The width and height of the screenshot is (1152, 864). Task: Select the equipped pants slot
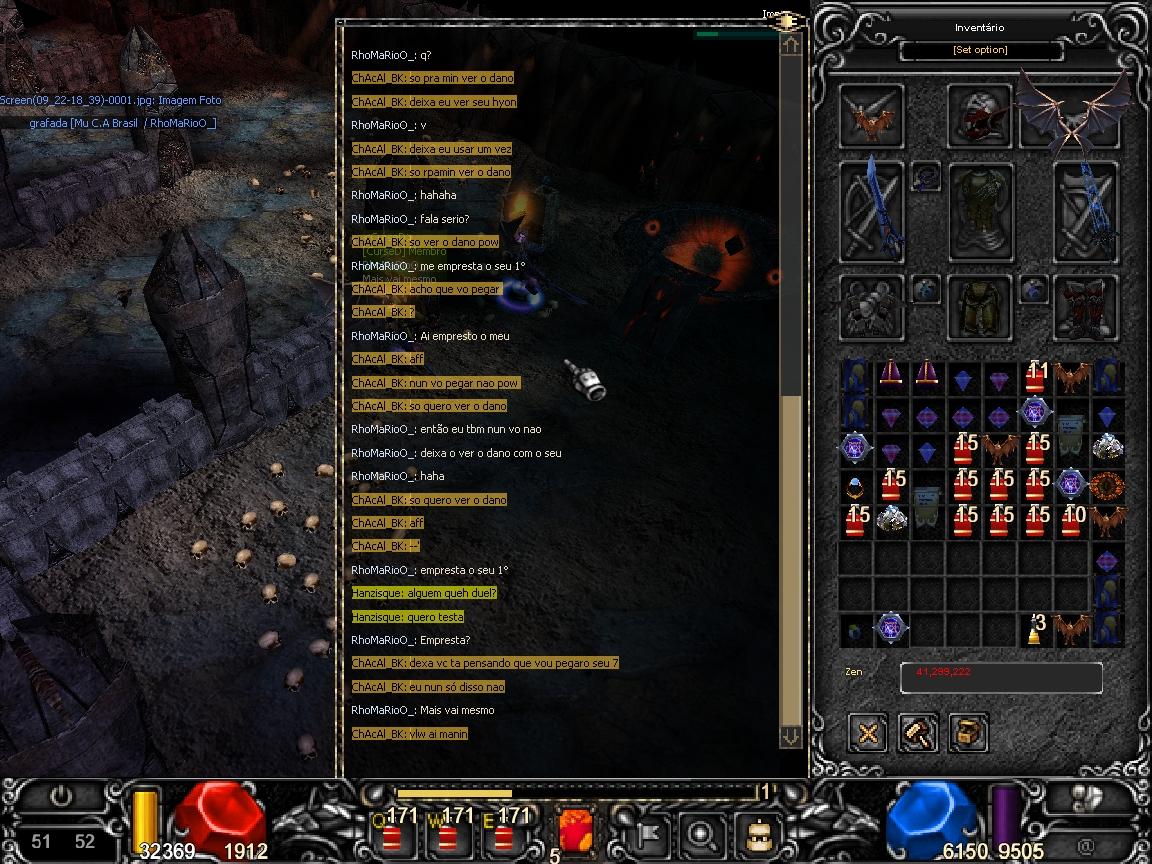(x=980, y=307)
